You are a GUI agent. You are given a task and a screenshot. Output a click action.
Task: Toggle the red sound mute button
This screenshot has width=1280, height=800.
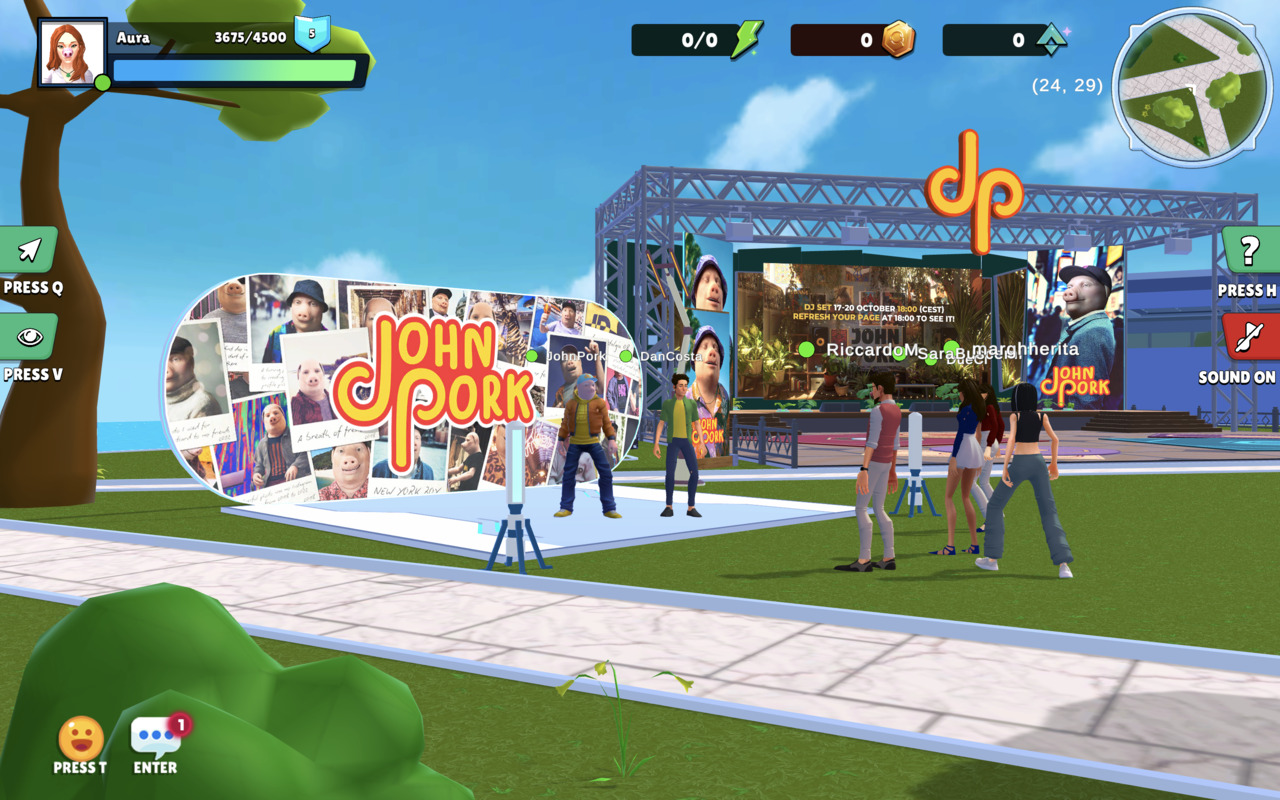click(x=1249, y=337)
